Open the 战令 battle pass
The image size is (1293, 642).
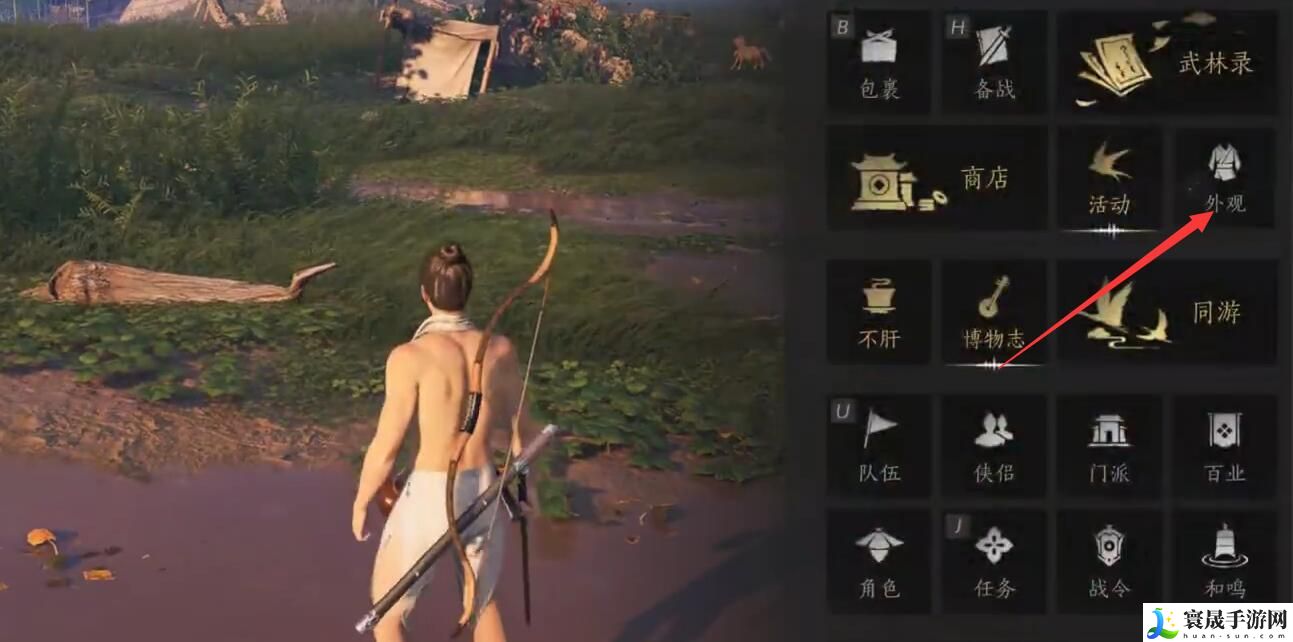click(1109, 561)
